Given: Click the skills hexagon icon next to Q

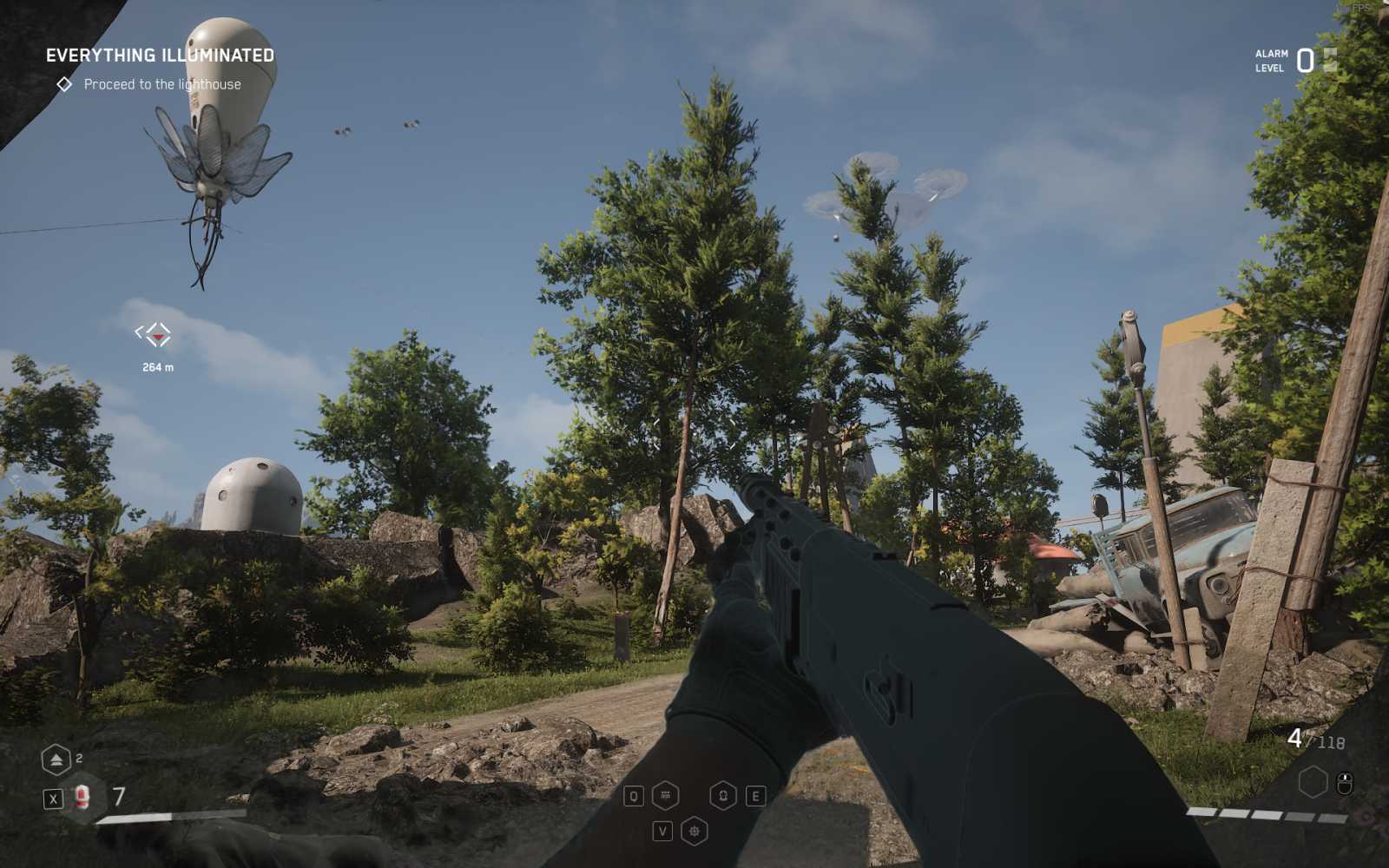Looking at the screenshot, I should (665, 795).
